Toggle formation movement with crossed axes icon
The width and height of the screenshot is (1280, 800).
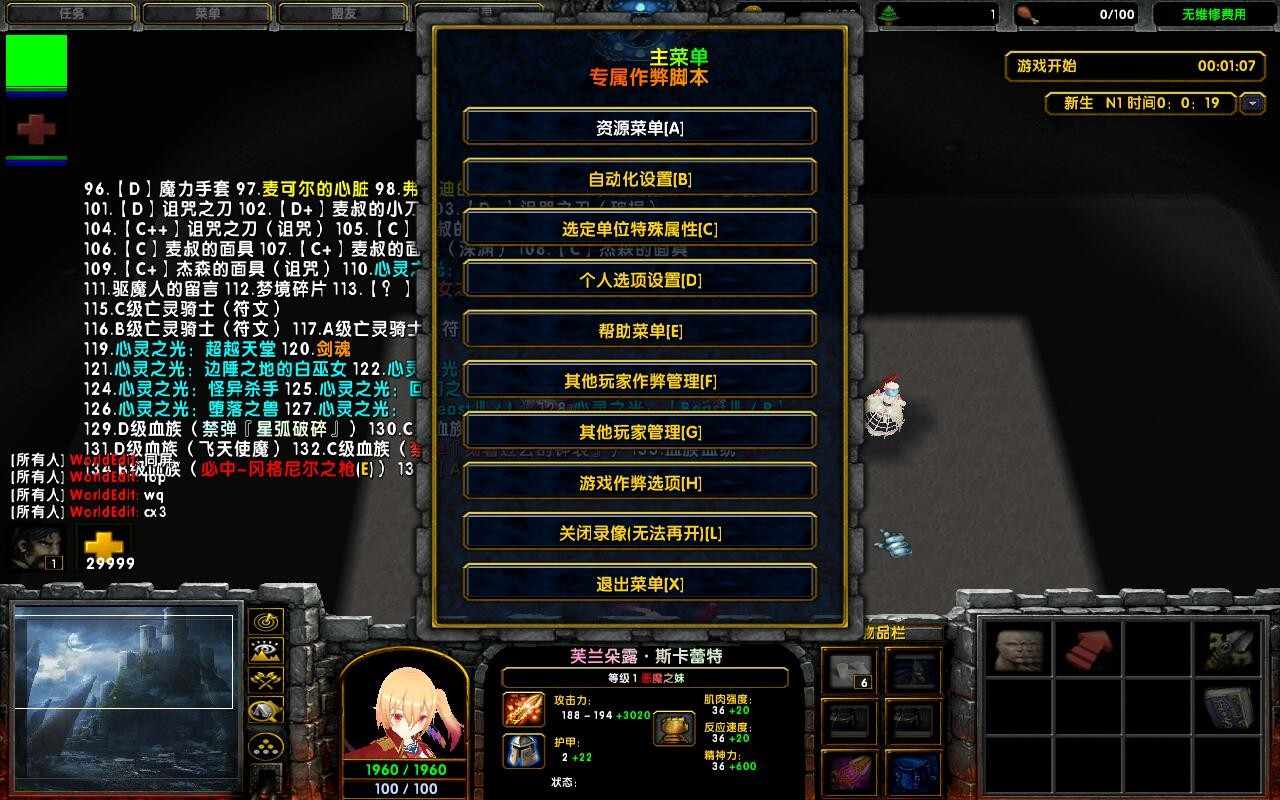pyautogui.click(x=264, y=680)
